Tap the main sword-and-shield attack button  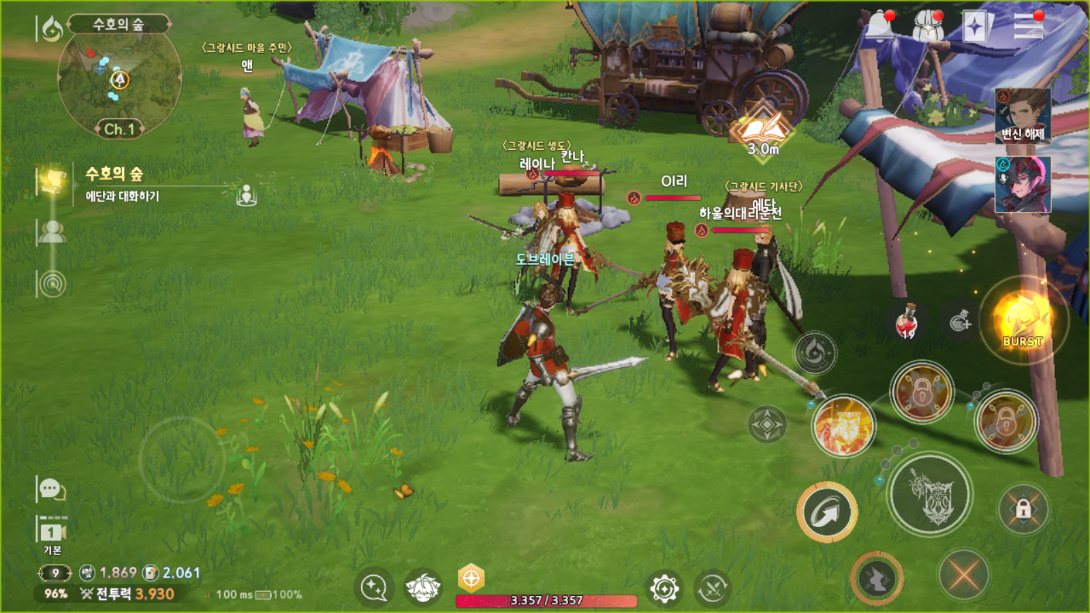click(929, 493)
